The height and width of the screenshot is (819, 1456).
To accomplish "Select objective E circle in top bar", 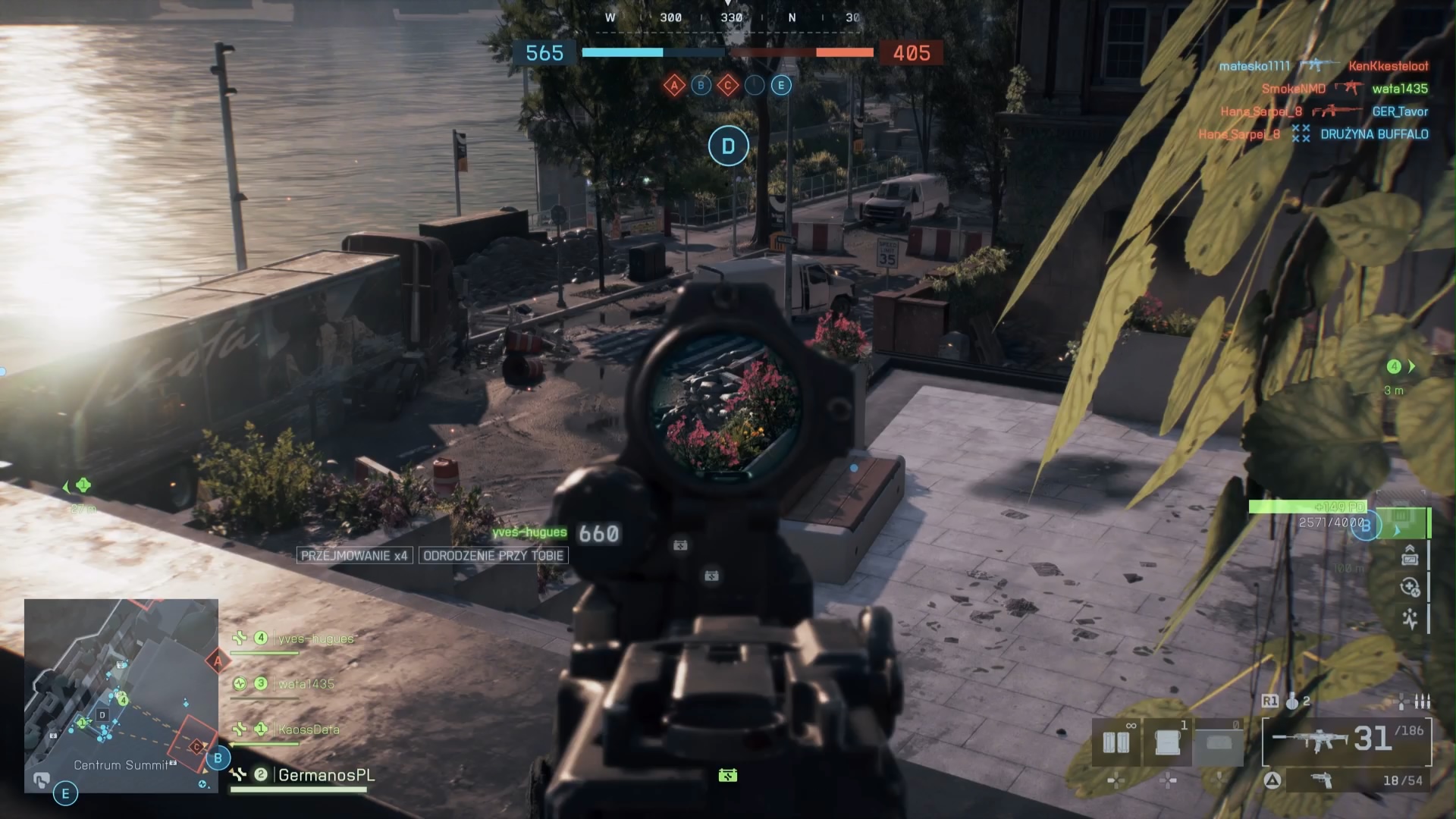I will [781, 86].
